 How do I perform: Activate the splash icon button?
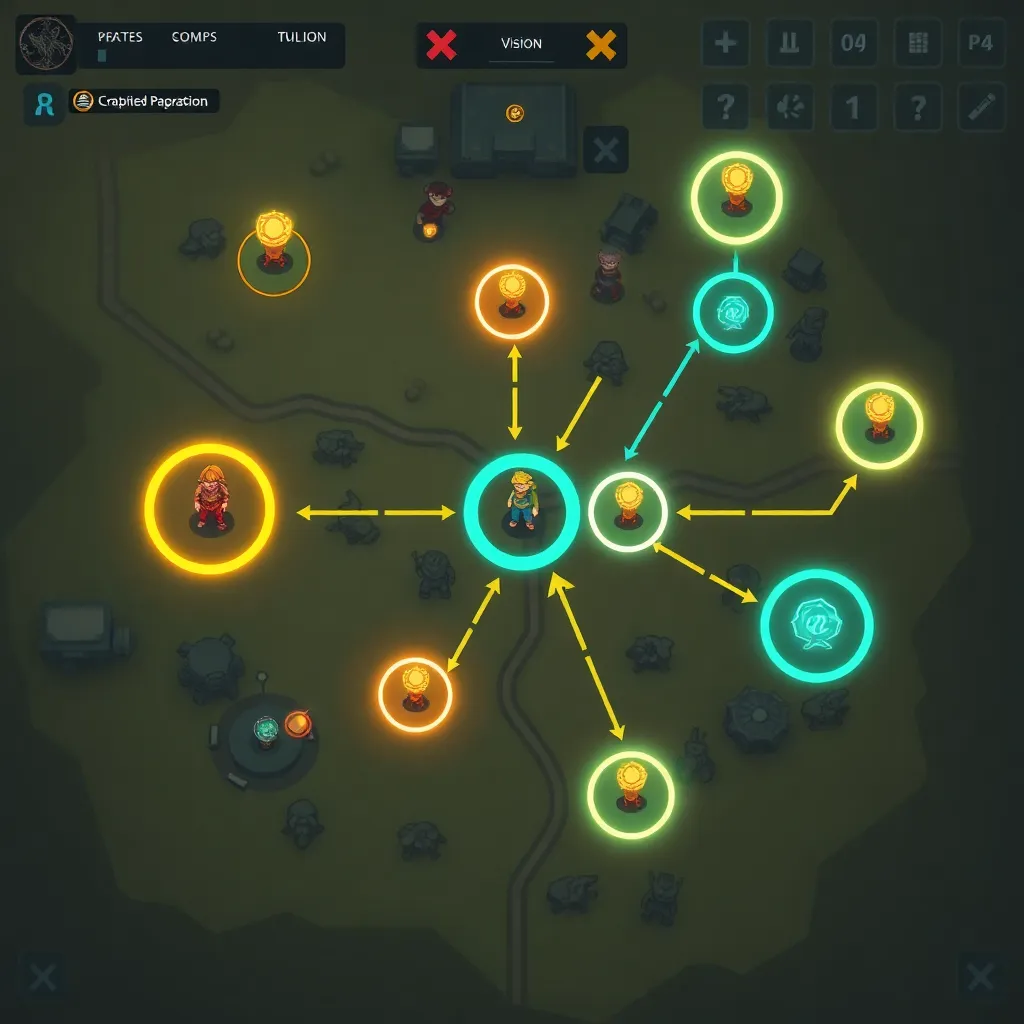pos(790,106)
